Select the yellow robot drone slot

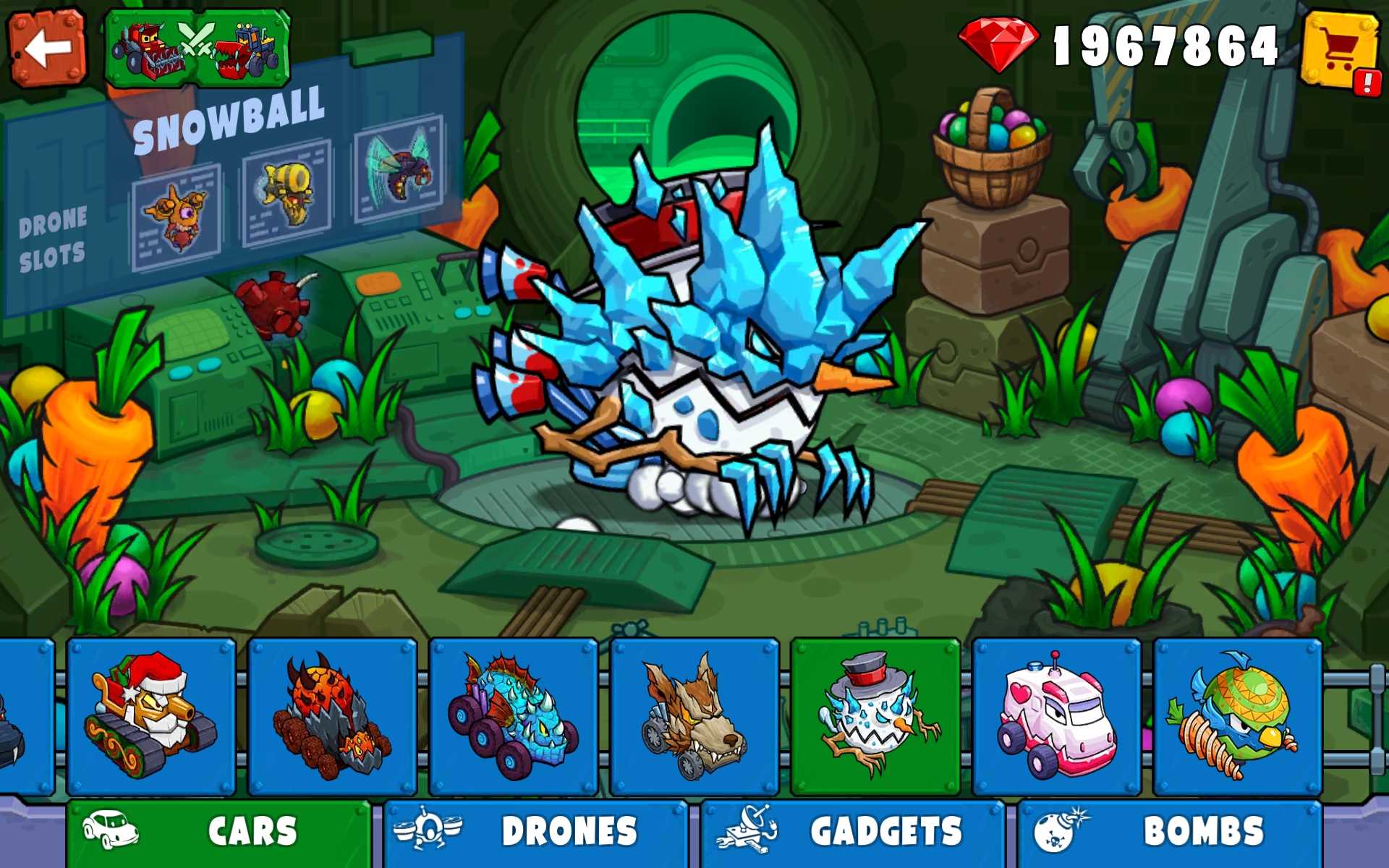(287, 193)
